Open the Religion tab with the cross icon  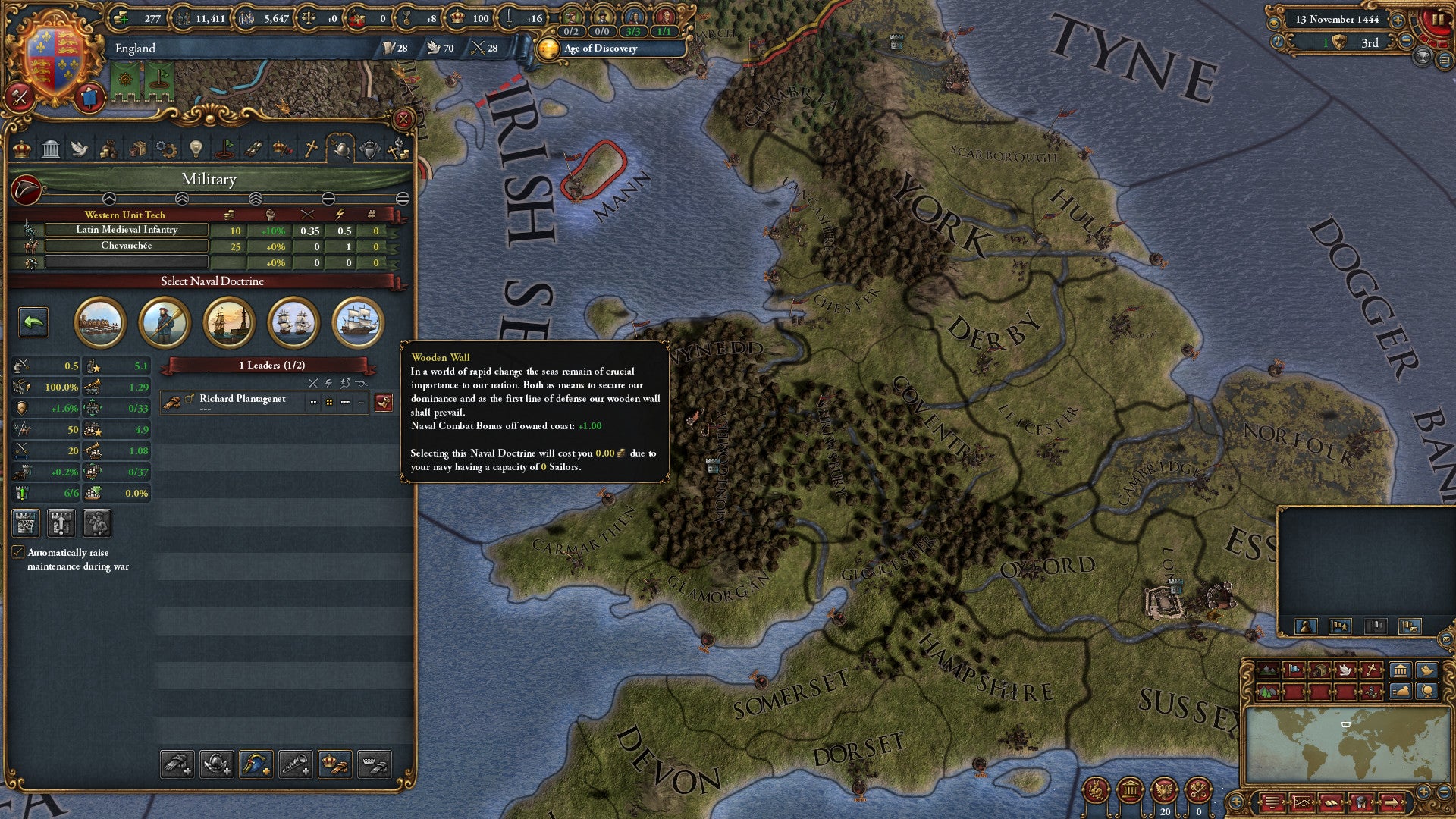pos(310,150)
